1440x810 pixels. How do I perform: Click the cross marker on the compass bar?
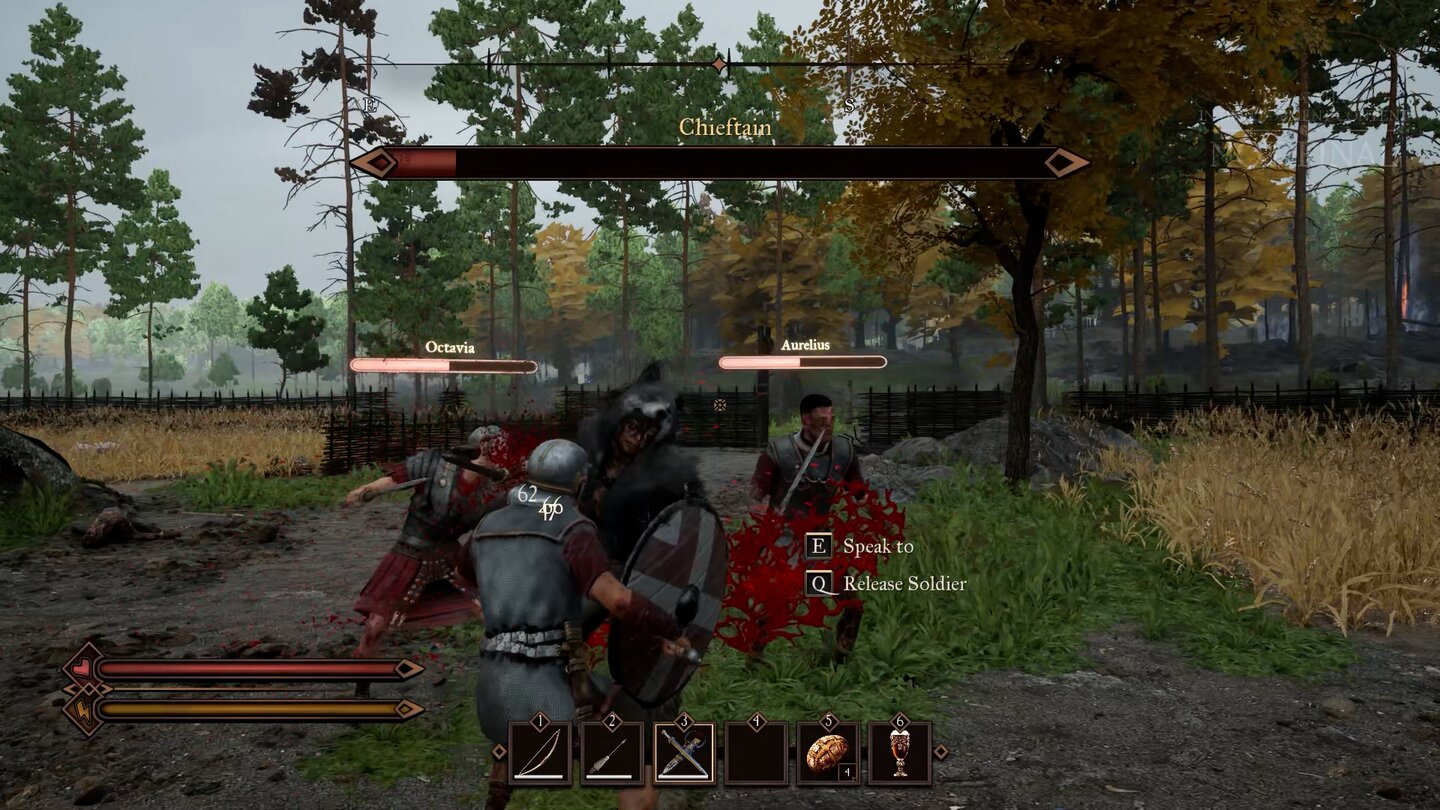coord(717,63)
